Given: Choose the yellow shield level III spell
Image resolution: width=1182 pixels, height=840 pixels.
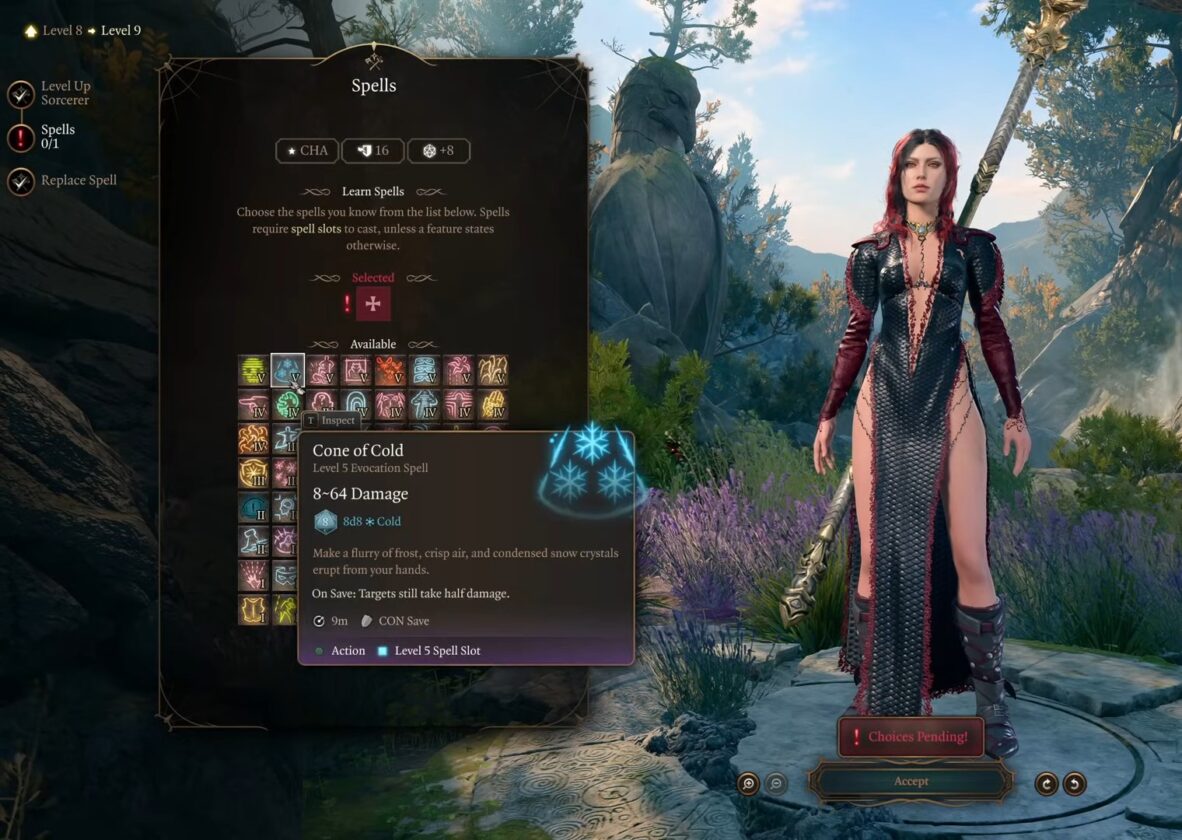Looking at the screenshot, I should (254, 473).
